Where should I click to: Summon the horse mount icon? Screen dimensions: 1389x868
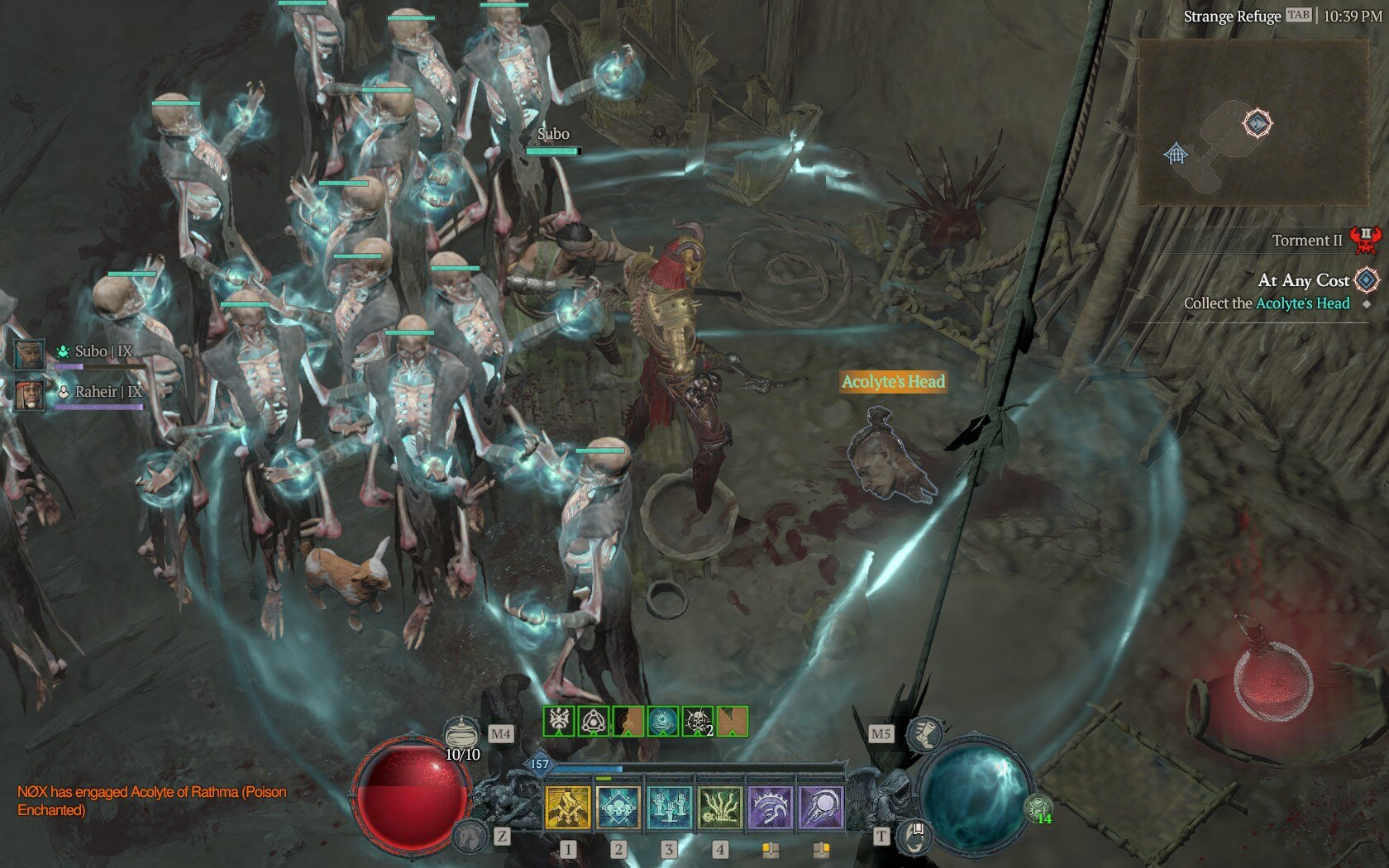(x=470, y=835)
